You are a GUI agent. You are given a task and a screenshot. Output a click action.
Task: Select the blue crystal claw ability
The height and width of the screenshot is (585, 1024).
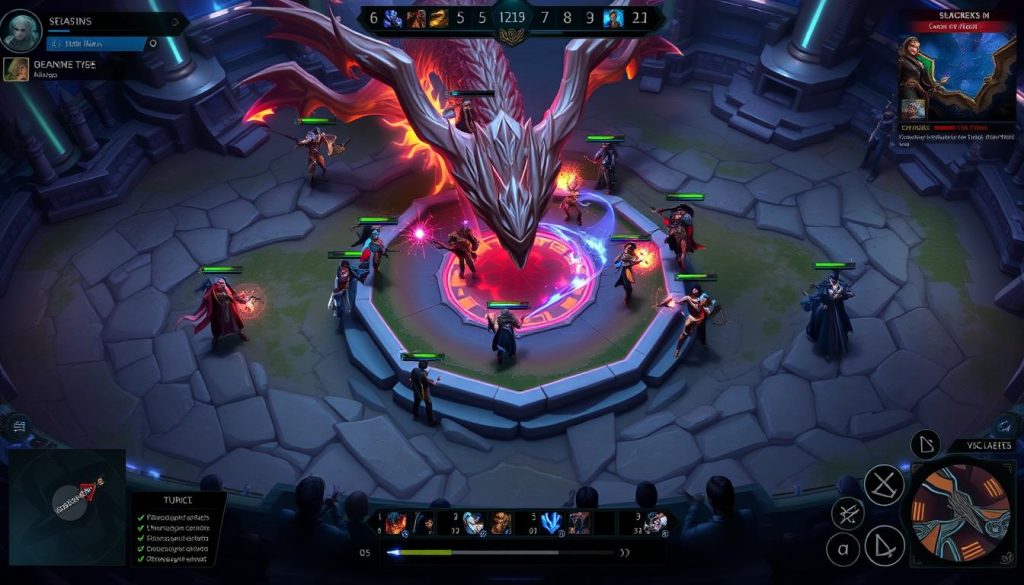coord(551,522)
